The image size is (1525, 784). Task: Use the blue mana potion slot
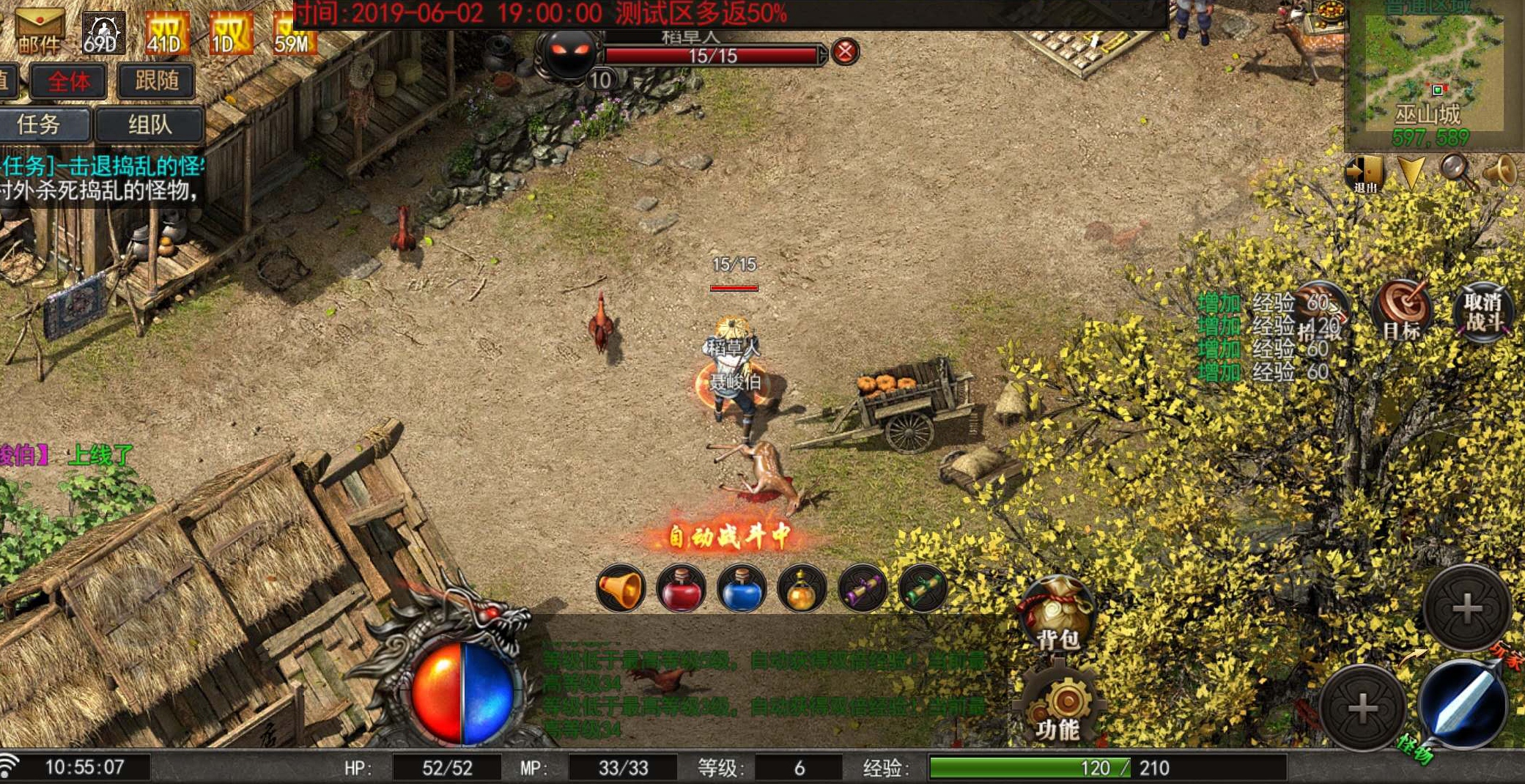pos(742,588)
